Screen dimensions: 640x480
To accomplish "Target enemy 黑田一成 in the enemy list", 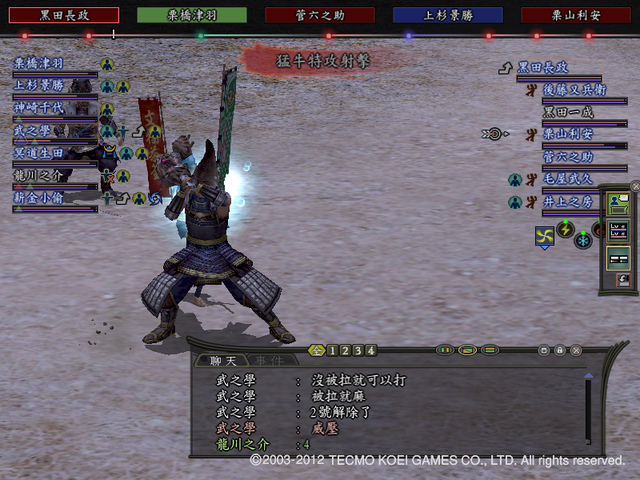I will (568, 112).
